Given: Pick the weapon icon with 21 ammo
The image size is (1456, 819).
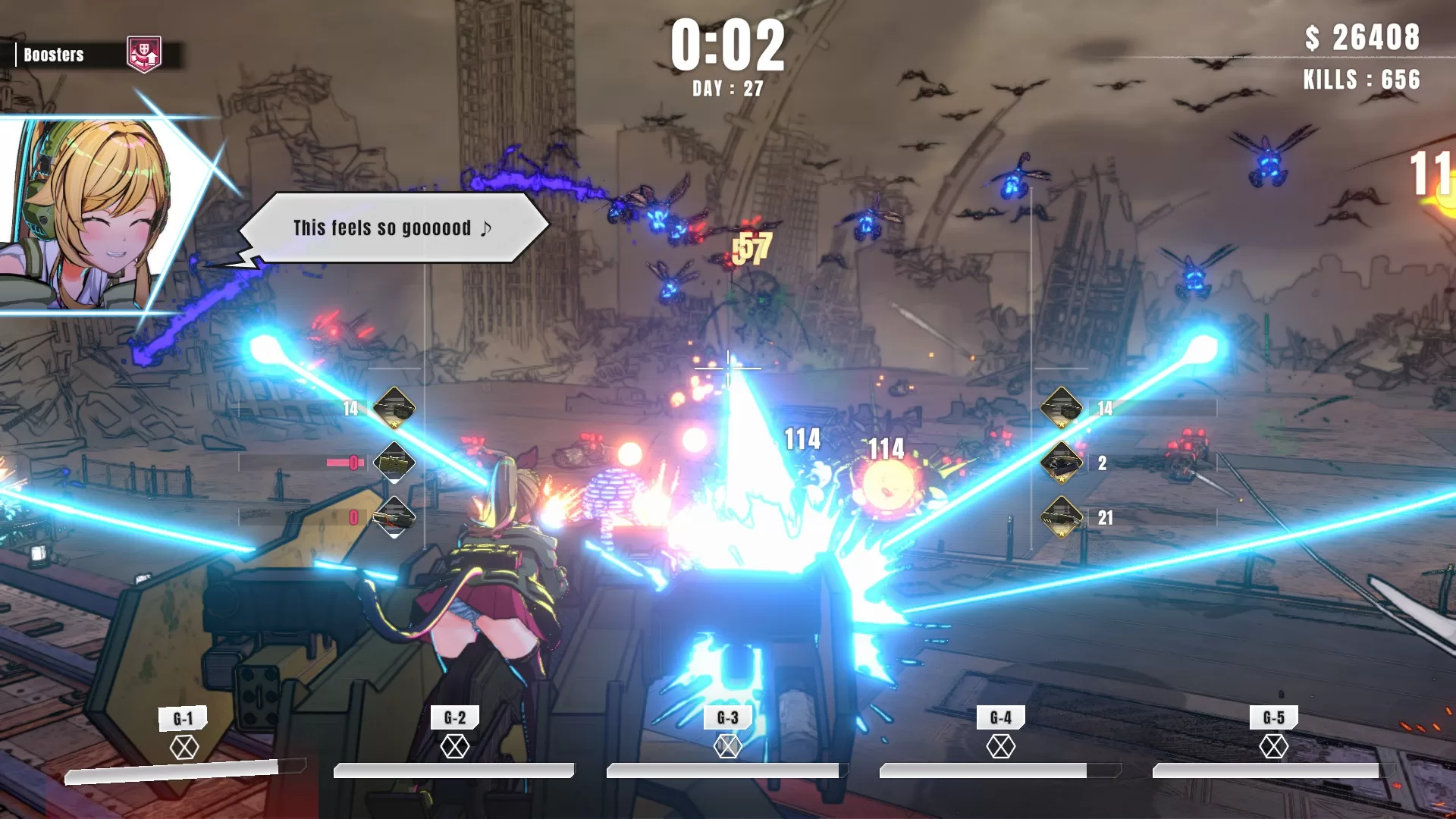Looking at the screenshot, I should tap(1062, 517).
